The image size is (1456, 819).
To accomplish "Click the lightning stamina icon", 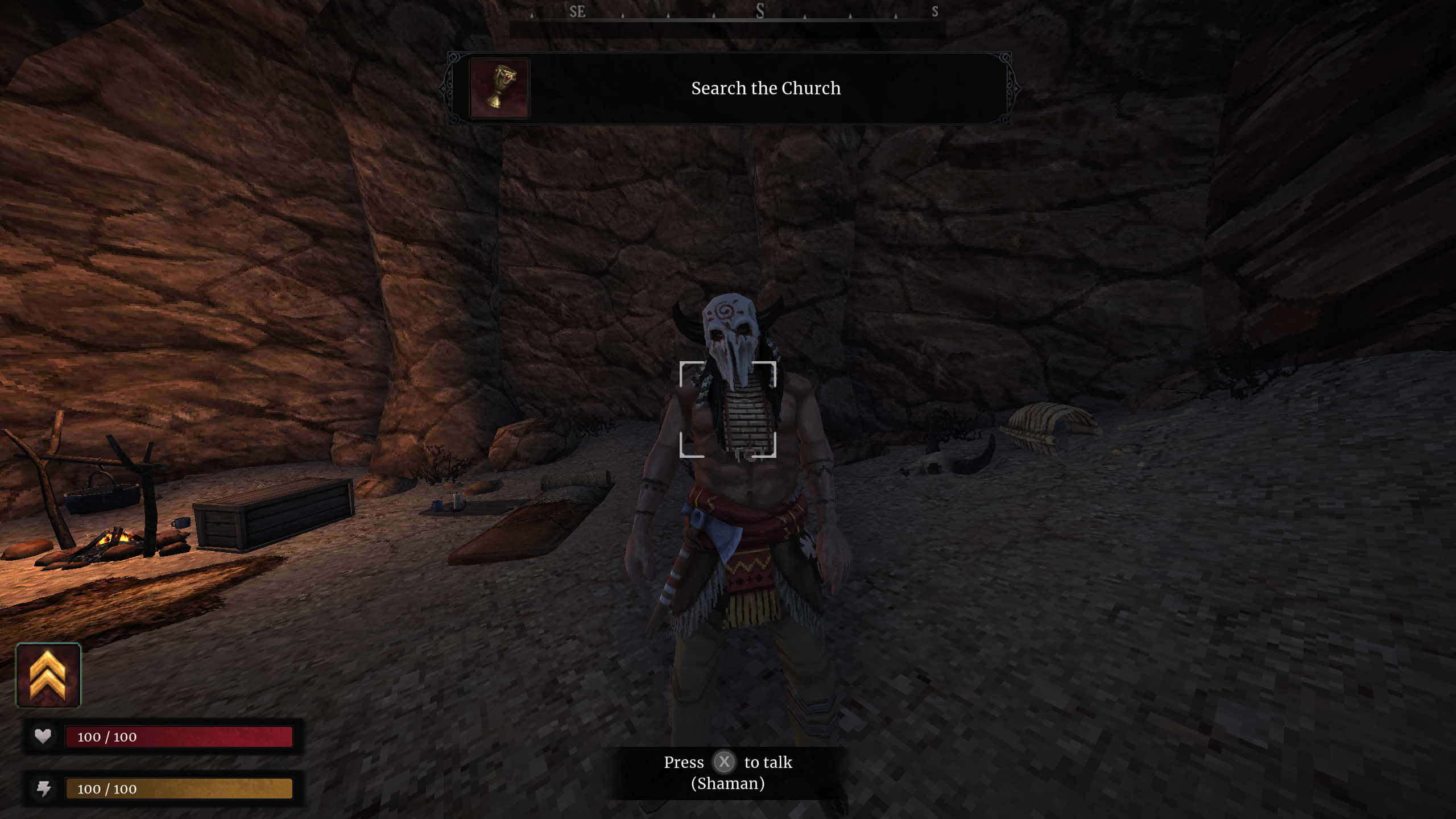I will click(44, 789).
